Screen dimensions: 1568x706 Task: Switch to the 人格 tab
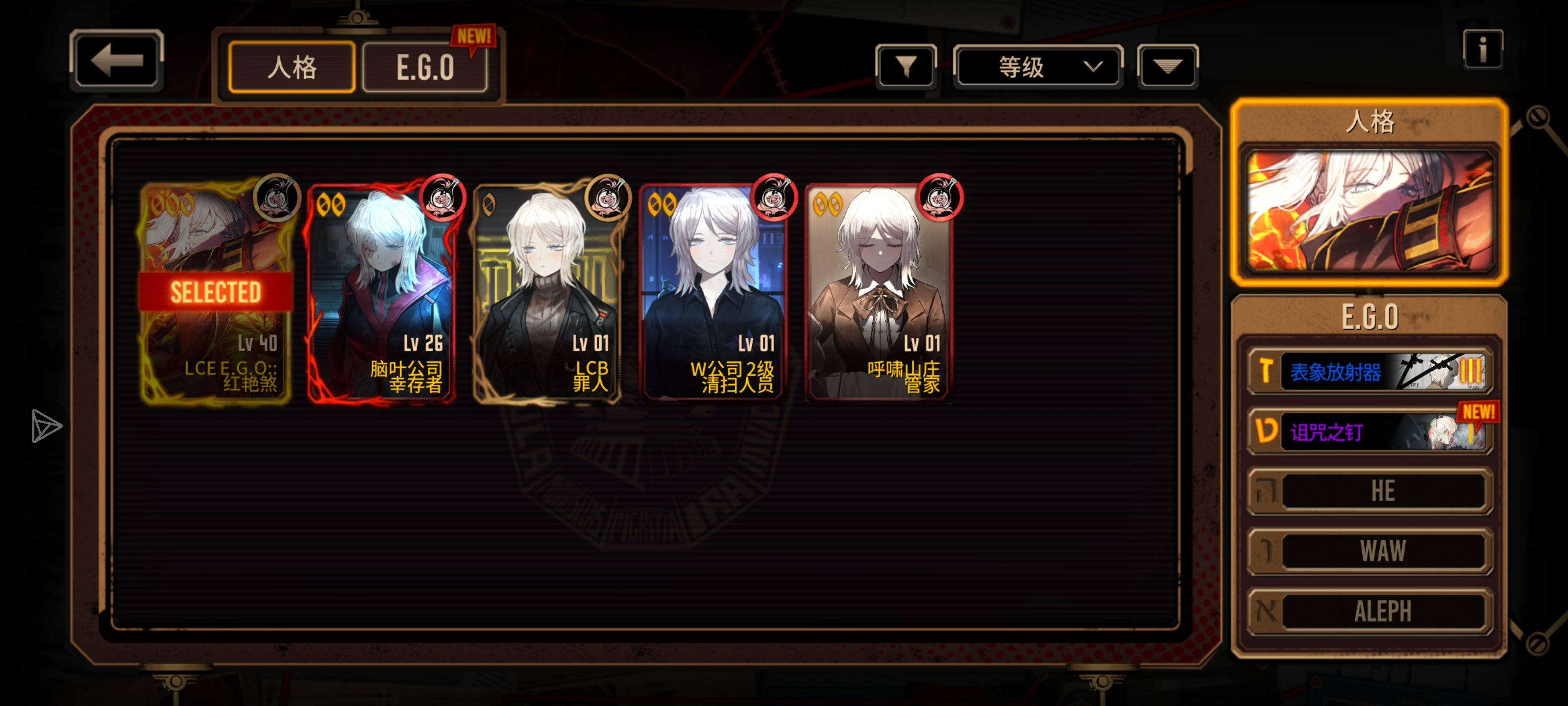point(292,67)
